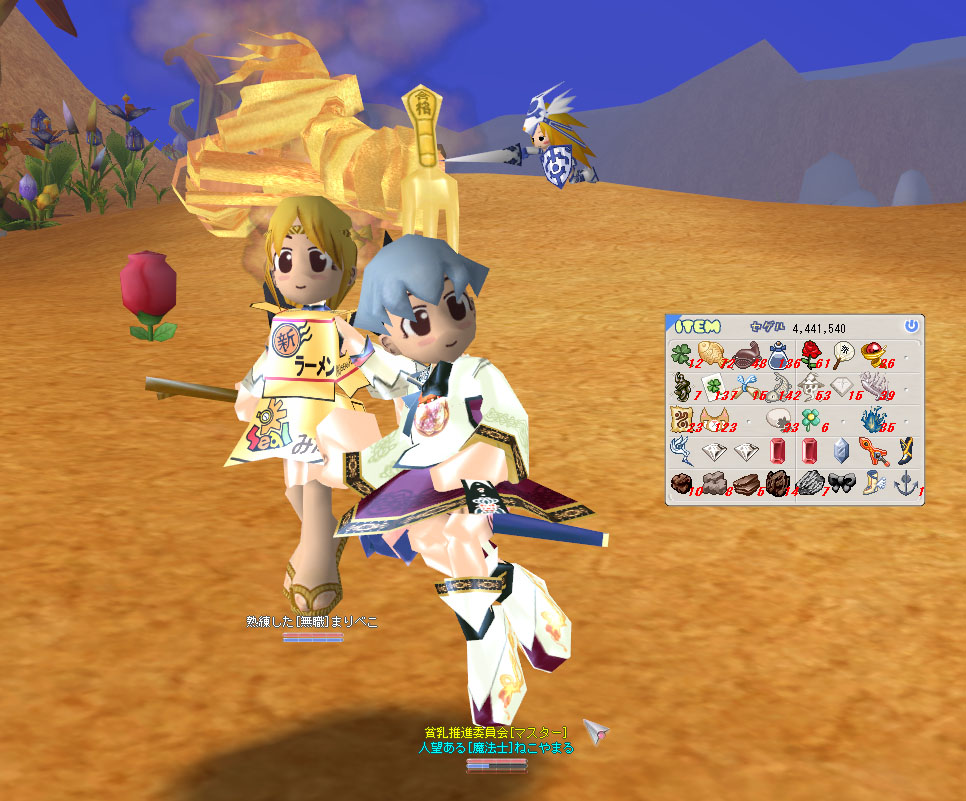
Task: Select the blue potion bottle
Action: tap(778, 354)
